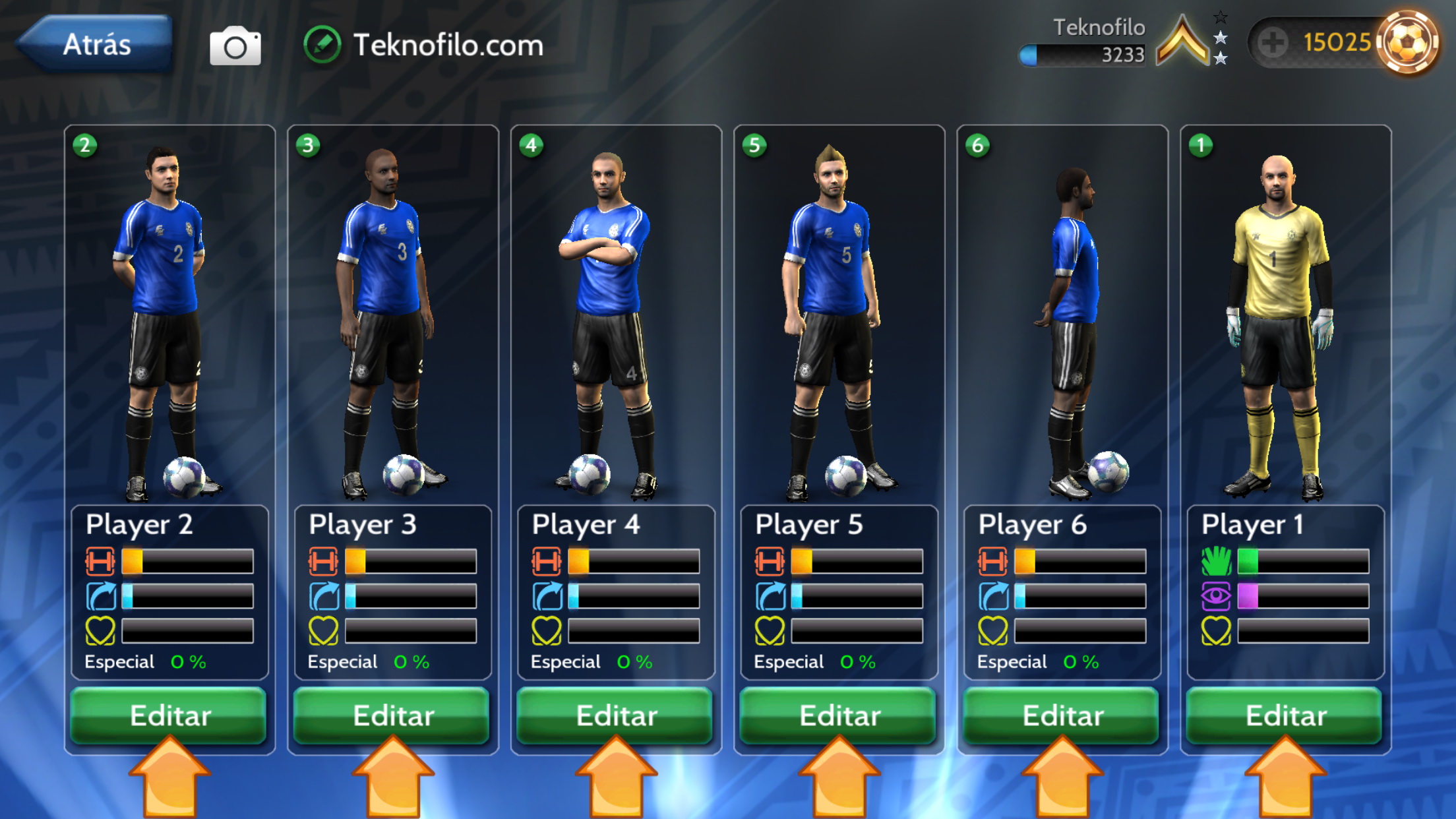Edit Player 5's settings
The width and height of the screenshot is (1456, 819).
tap(839, 715)
